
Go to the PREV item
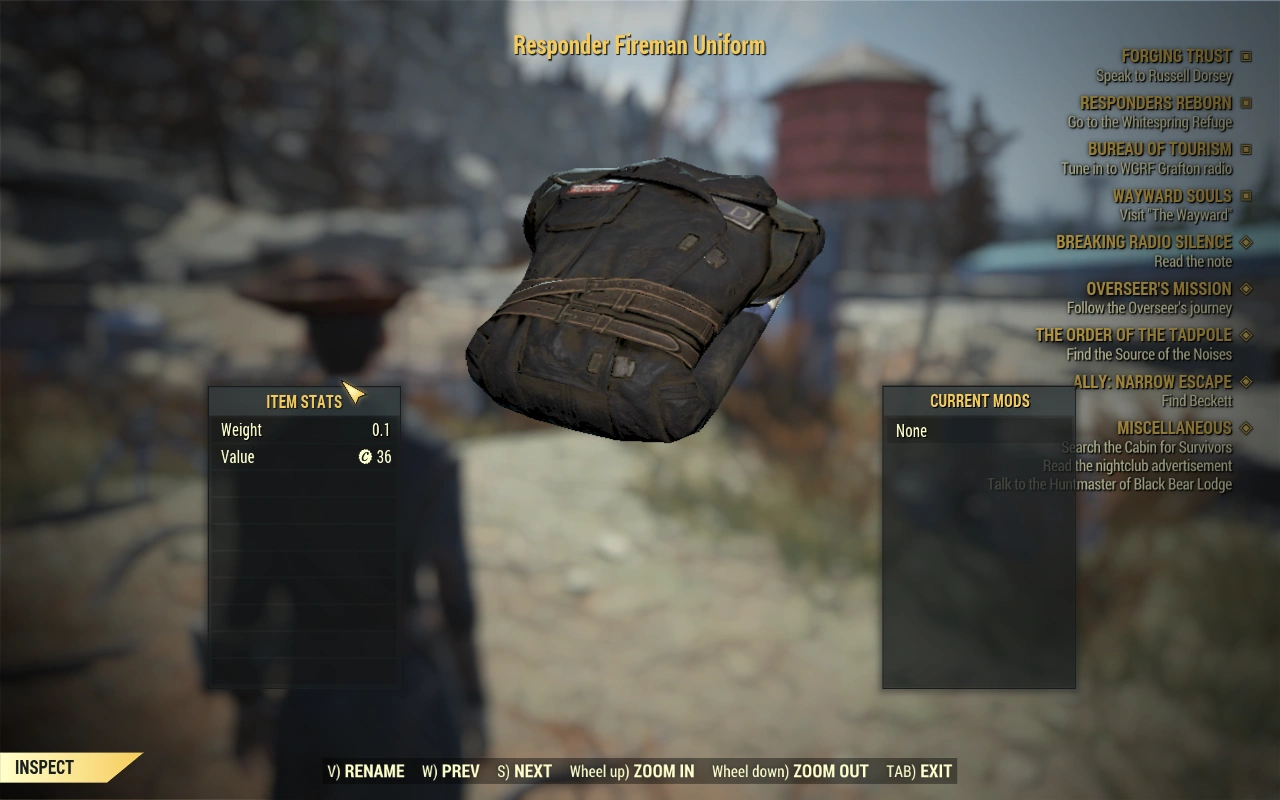[x=451, y=771]
